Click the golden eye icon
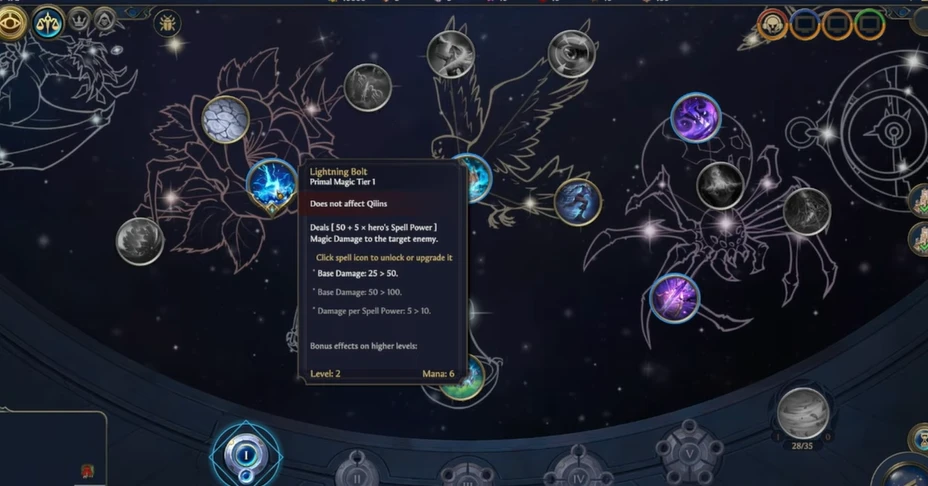Viewport: 928px width, 486px height. [12, 22]
